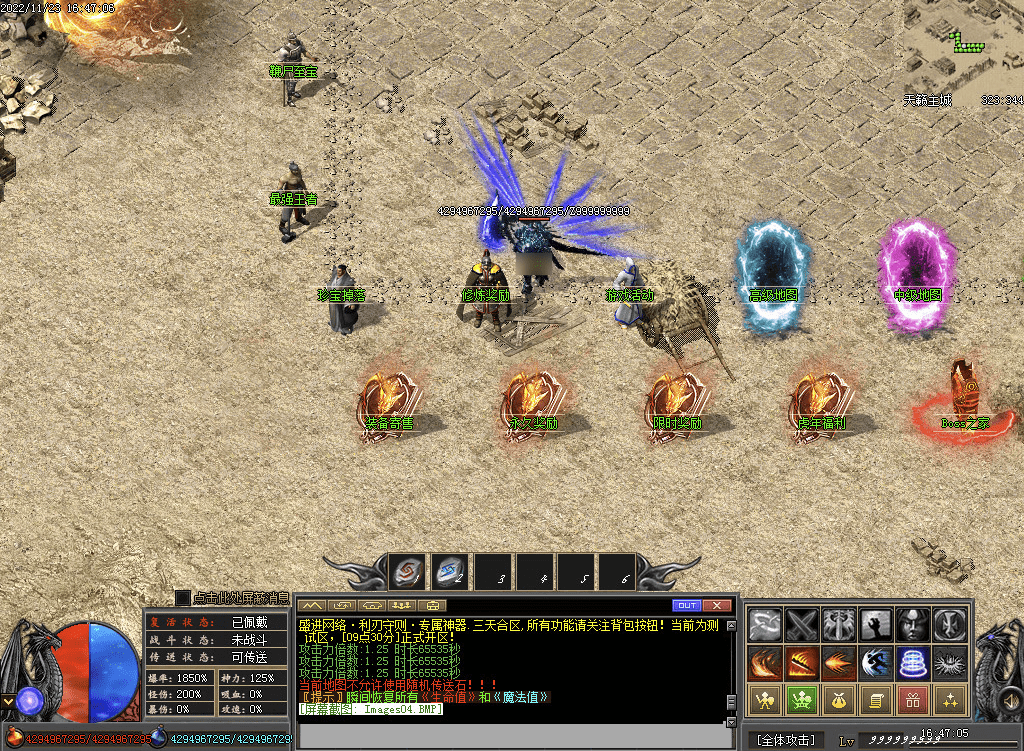Select the blue rune stone in hotbar slot 2
Viewport: 1024px width, 751px height.
pyautogui.click(x=449, y=573)
